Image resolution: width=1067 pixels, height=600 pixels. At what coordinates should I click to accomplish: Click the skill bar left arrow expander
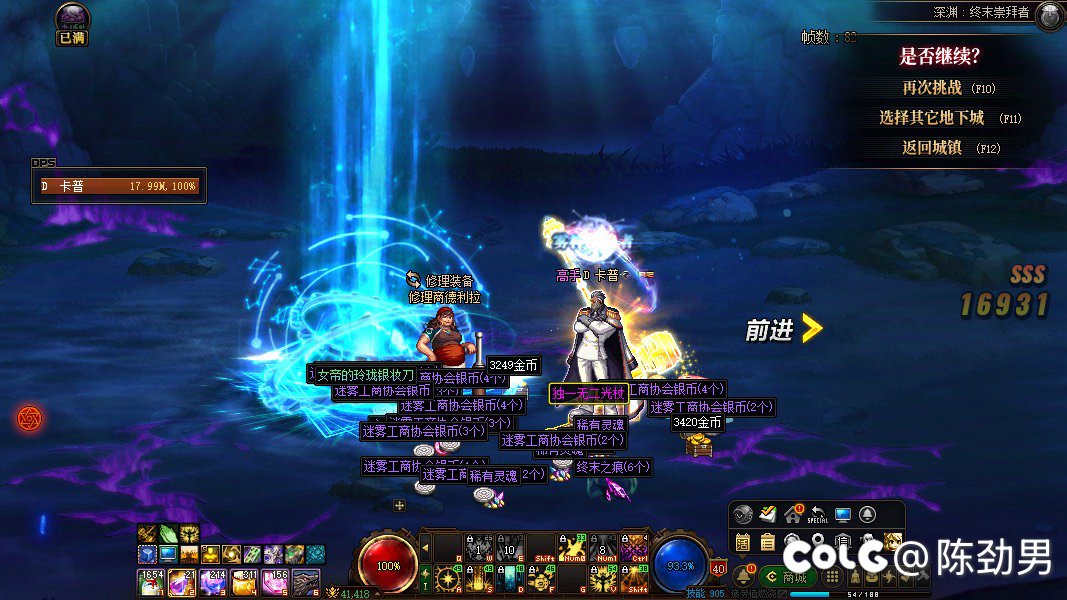pos(425,548)
